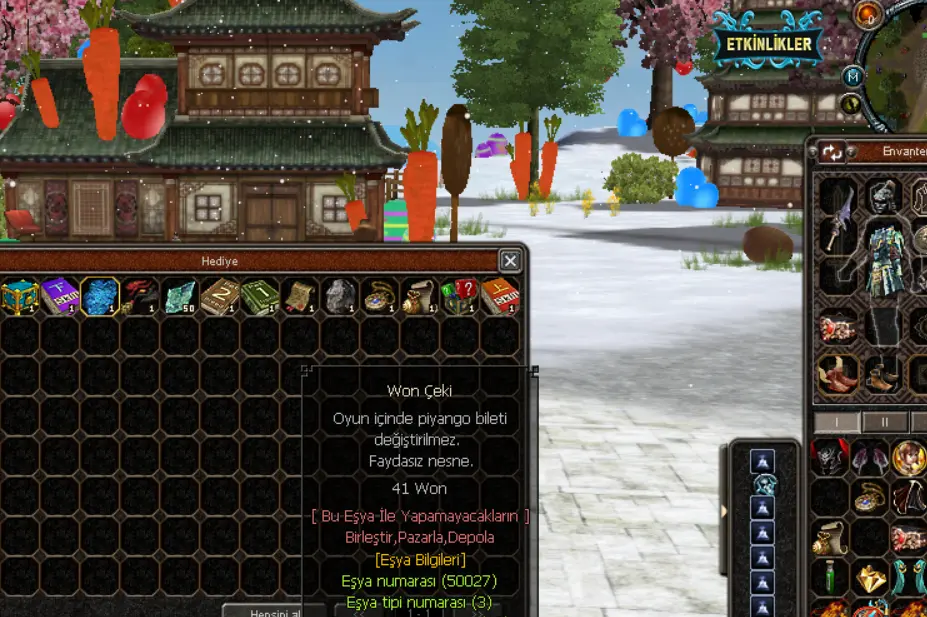This screenshot has height=617, width=927.
Task: Pick the purple book in gift window
Action: click(59, 297)
